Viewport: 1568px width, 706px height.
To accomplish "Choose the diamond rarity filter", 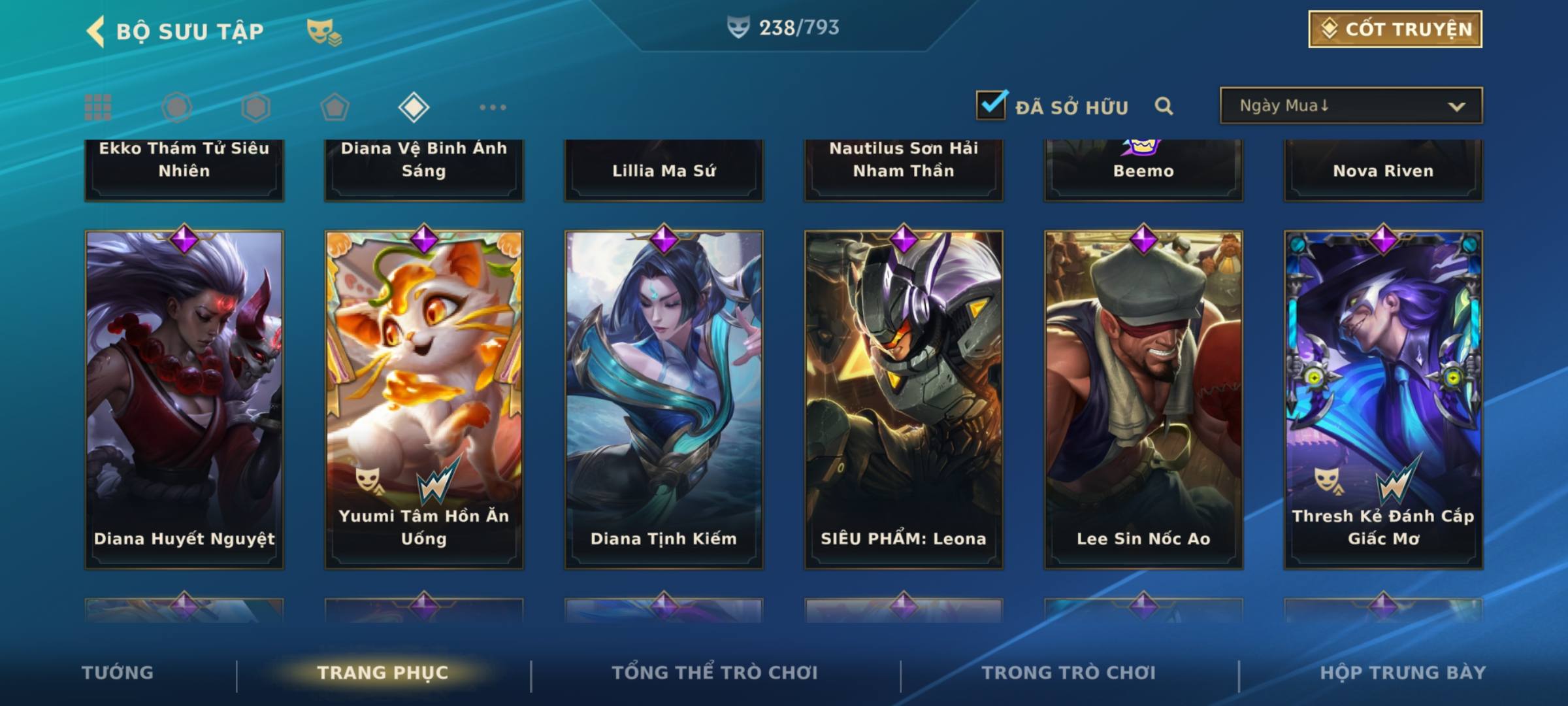I will [414, 107].
